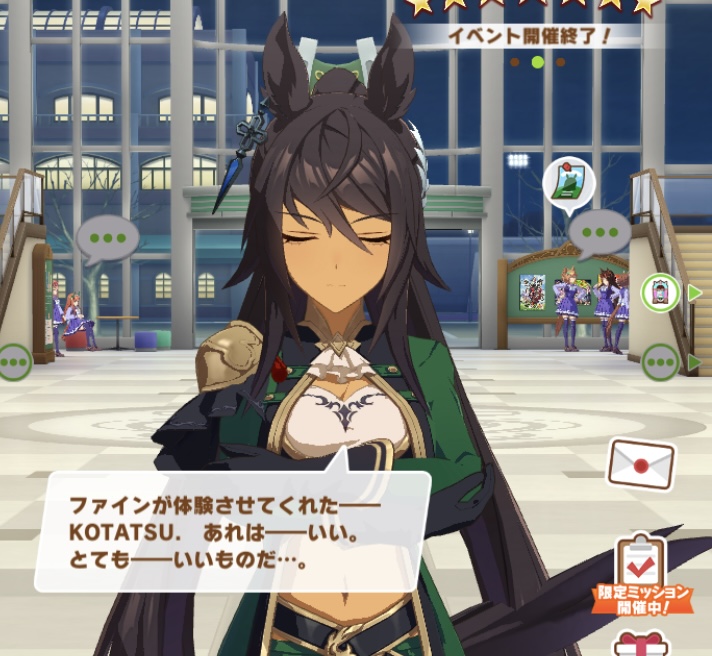712x656 pixels.
Task: Tap the poster icon speech bubble
Action: tap(569, 182)
